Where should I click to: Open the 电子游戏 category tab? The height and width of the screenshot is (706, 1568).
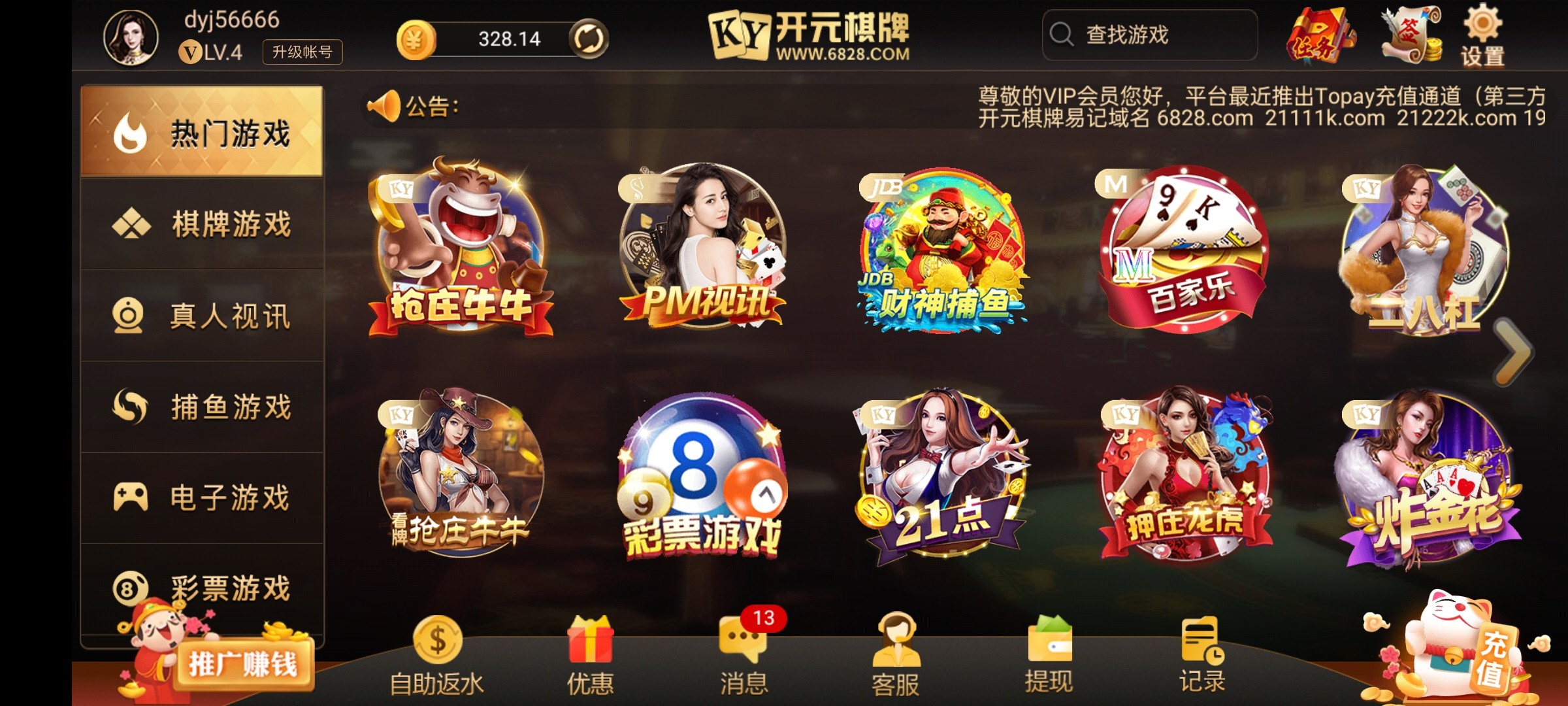(x=203, y=497)
